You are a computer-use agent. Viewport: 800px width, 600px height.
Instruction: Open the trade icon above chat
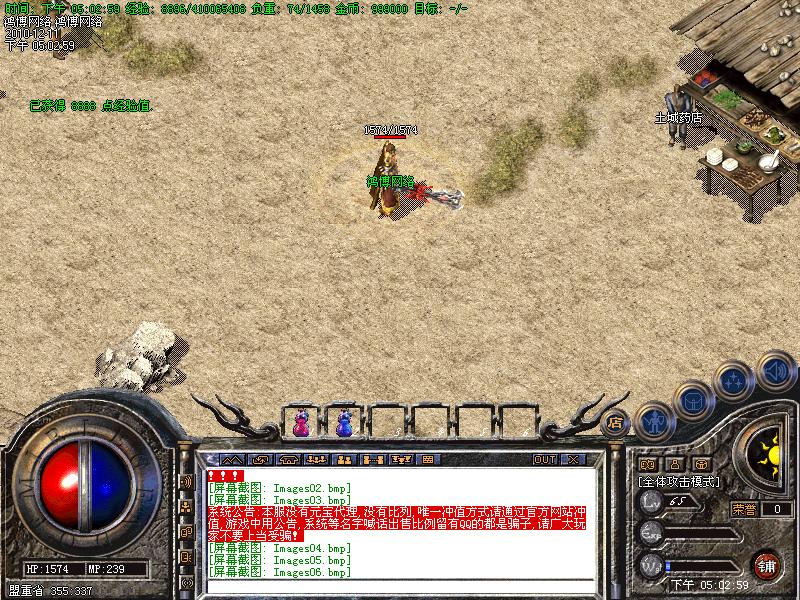coord(373,460)
